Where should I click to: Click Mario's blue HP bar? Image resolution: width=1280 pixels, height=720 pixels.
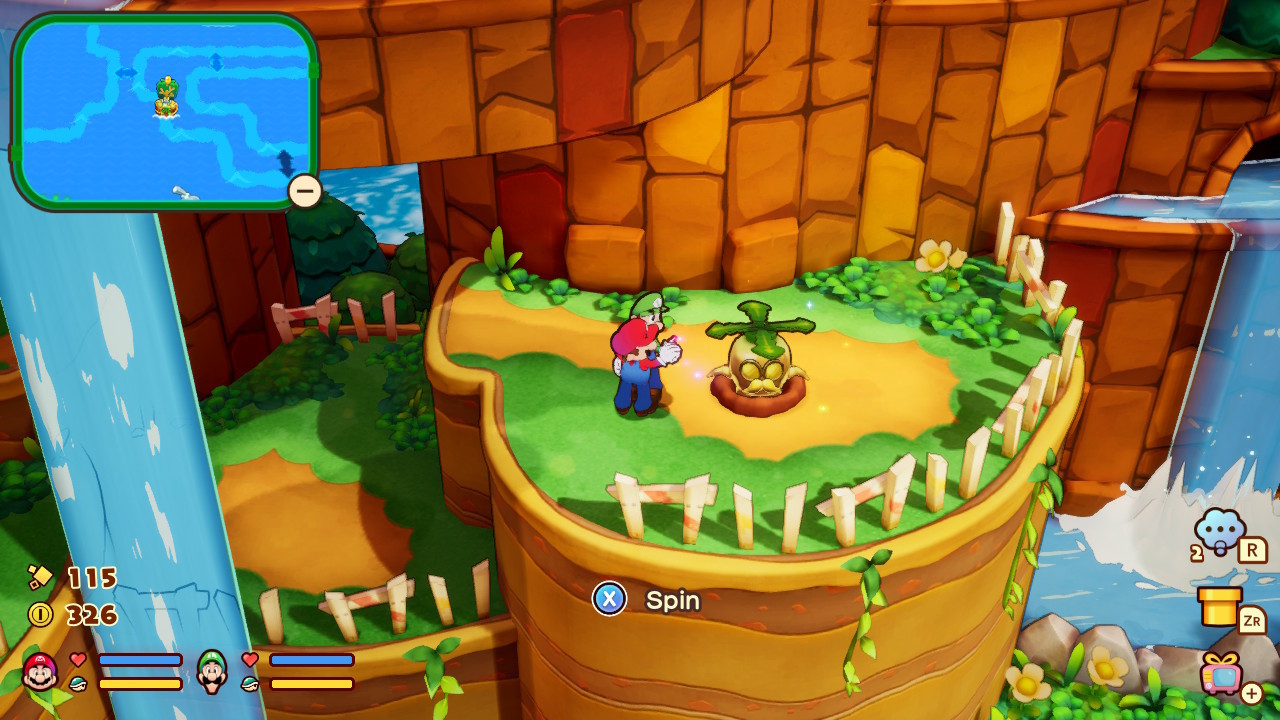pos(141,661)
